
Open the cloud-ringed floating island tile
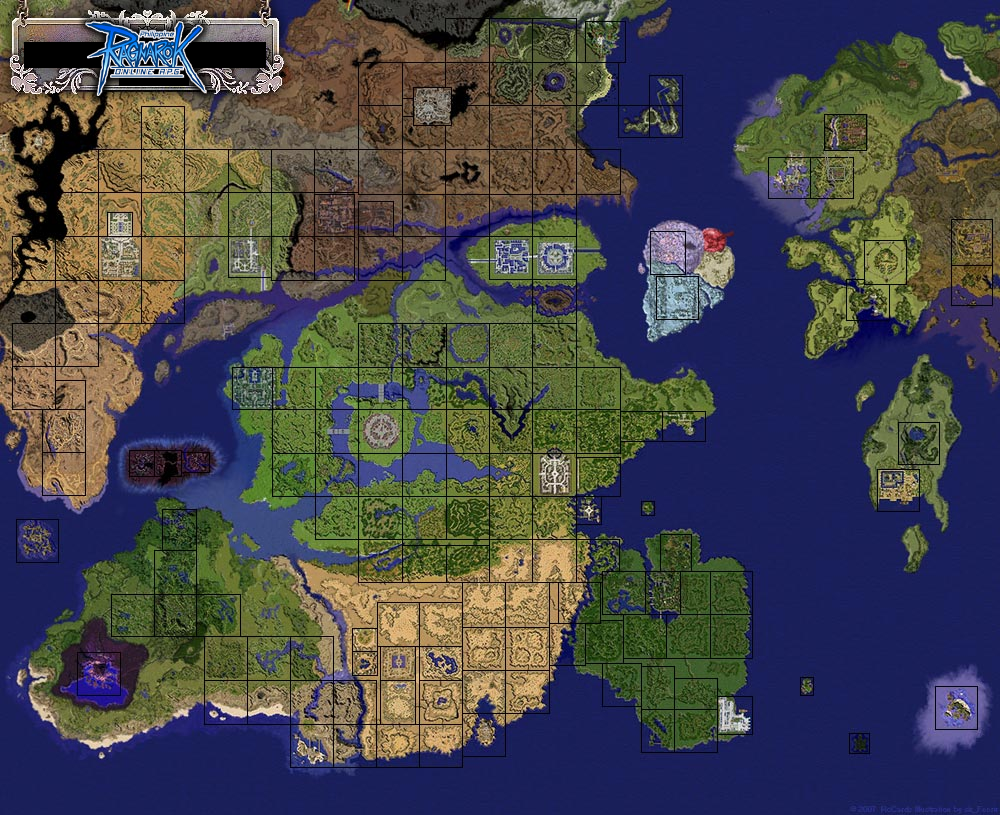pos(956,707)
